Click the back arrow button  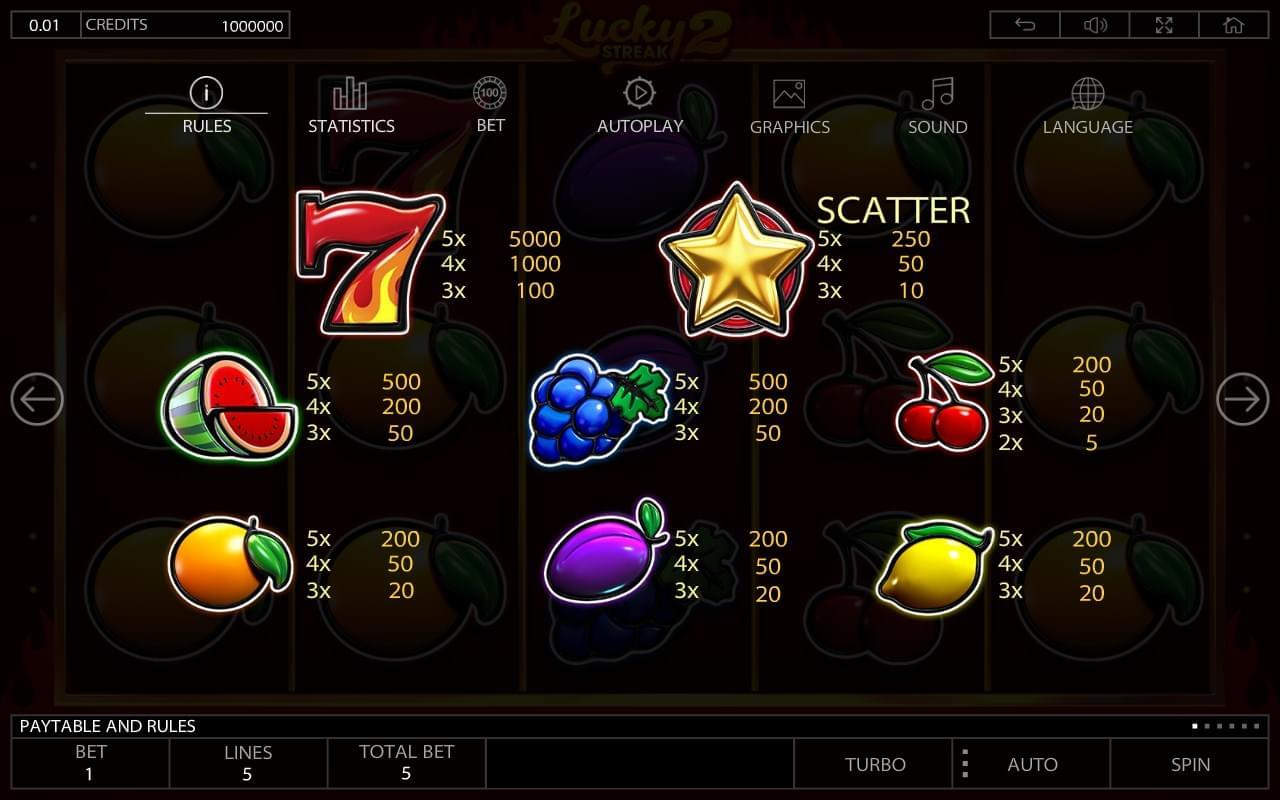tap(1025, 25)
